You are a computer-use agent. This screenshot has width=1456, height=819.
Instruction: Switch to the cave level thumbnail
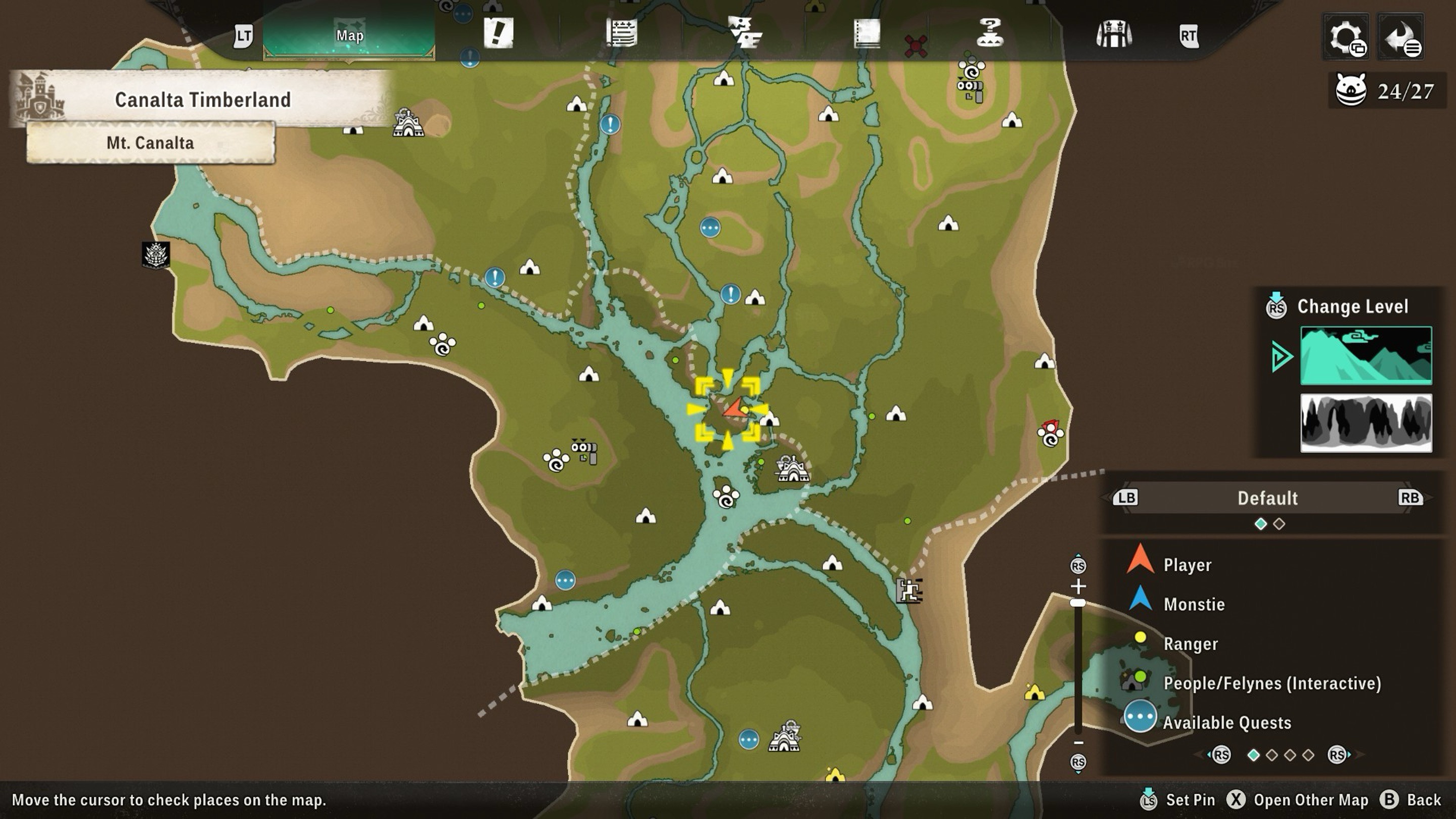(1366, 423)
